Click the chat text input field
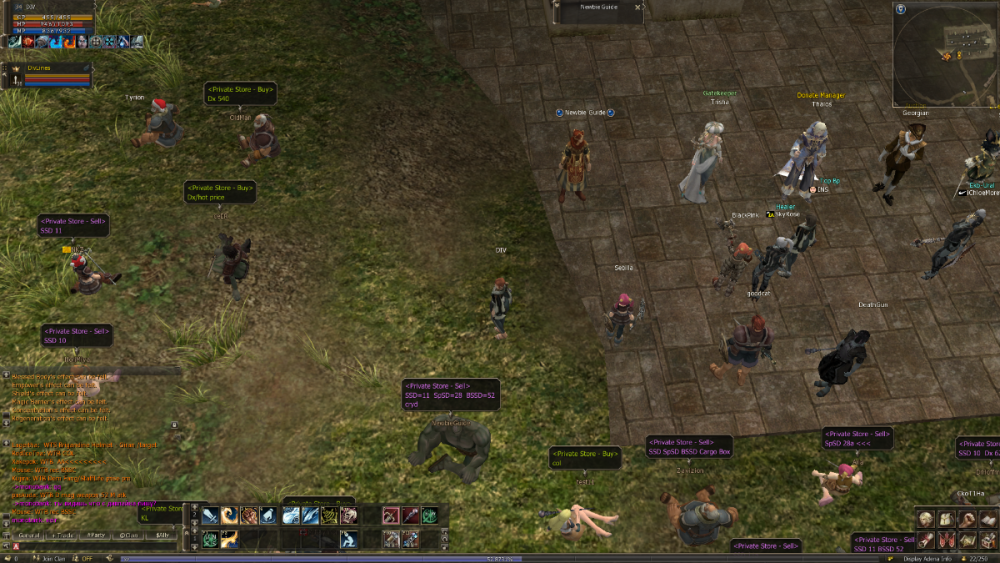 [100, 547]
